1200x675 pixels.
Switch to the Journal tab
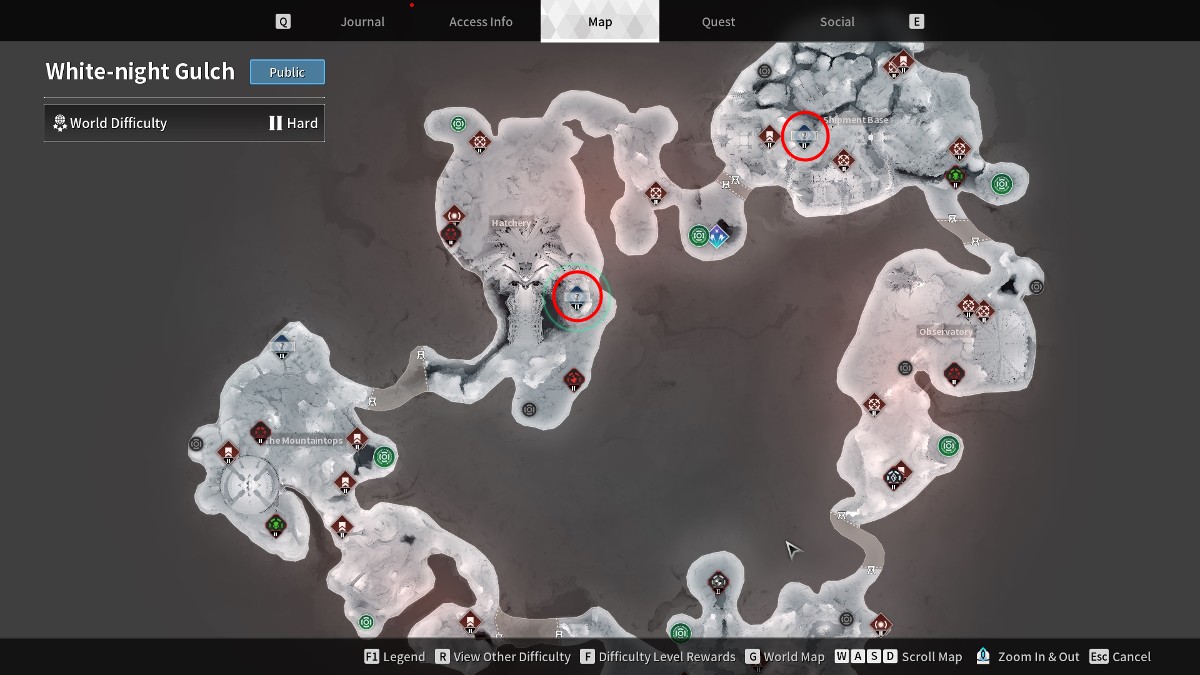[x=362, y=22]
